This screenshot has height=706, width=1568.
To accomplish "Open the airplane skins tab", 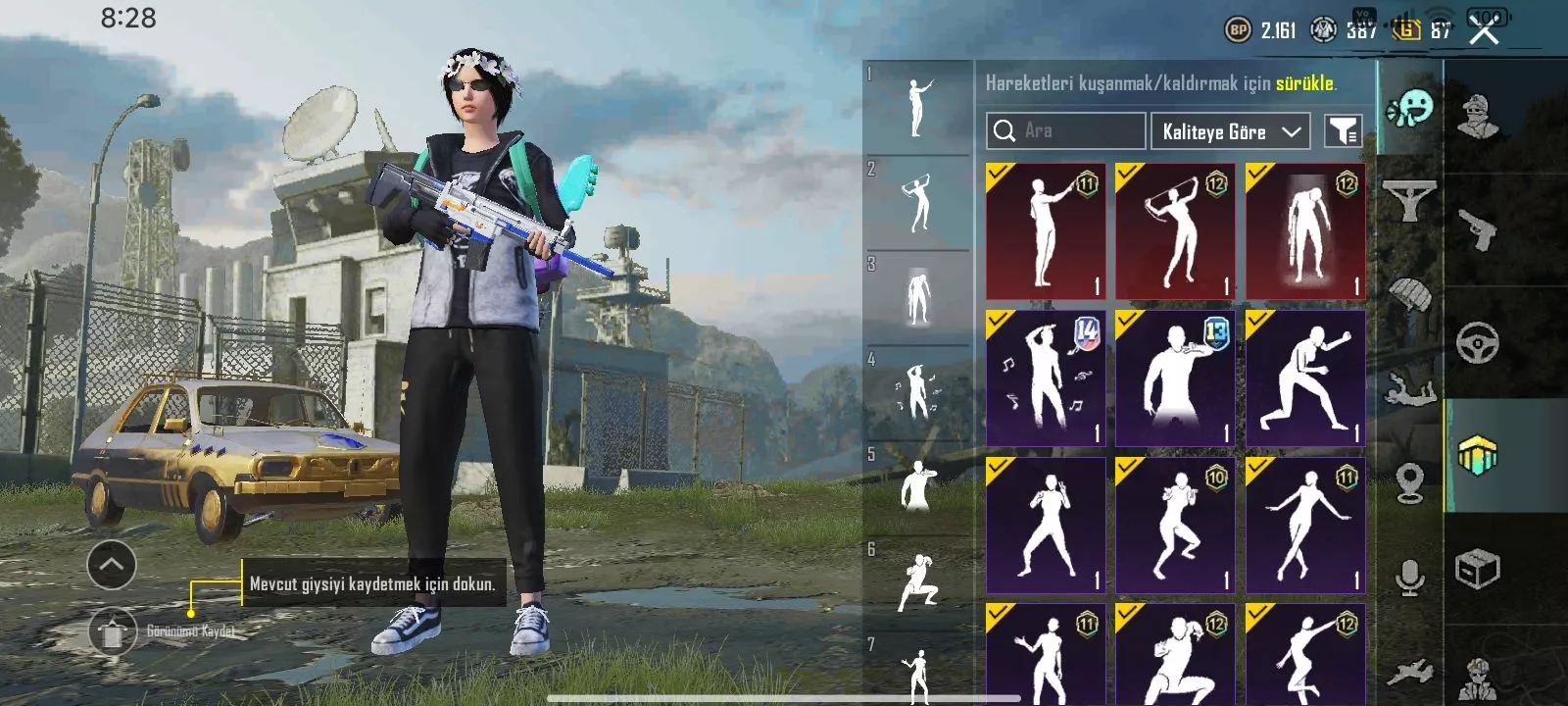I will (x=1409, y=673).
